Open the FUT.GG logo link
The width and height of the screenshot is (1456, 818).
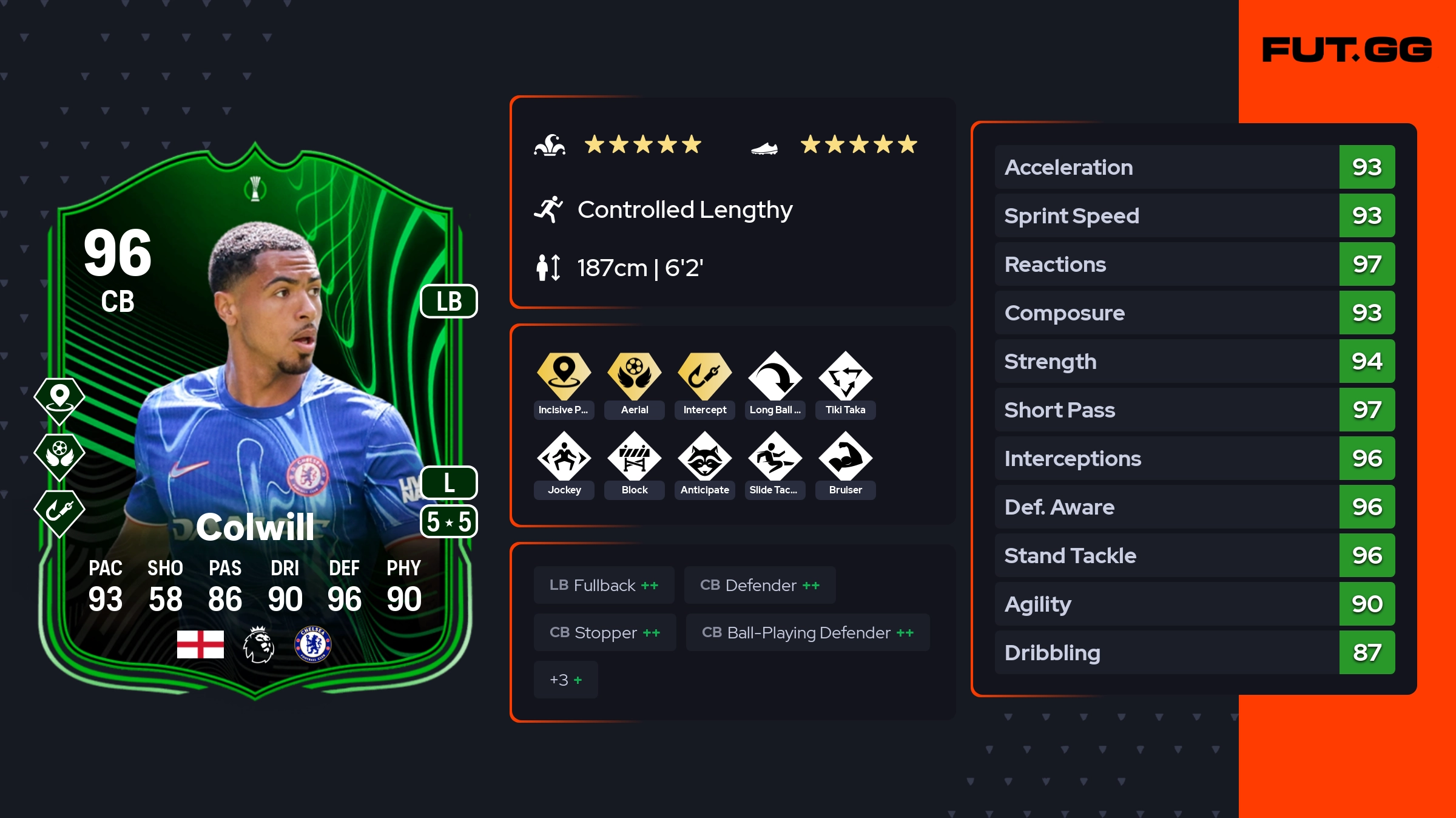coord(1347,50)
